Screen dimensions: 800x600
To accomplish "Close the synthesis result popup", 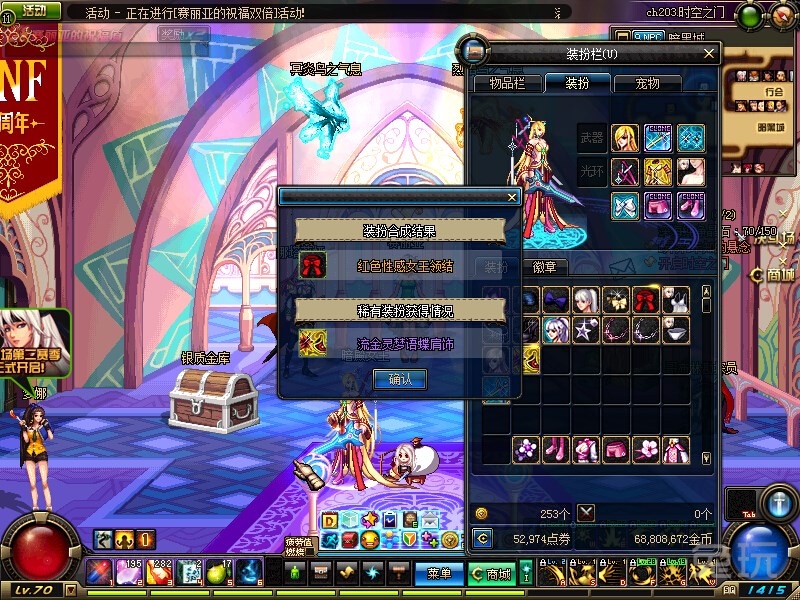I will tap(512, 198).
